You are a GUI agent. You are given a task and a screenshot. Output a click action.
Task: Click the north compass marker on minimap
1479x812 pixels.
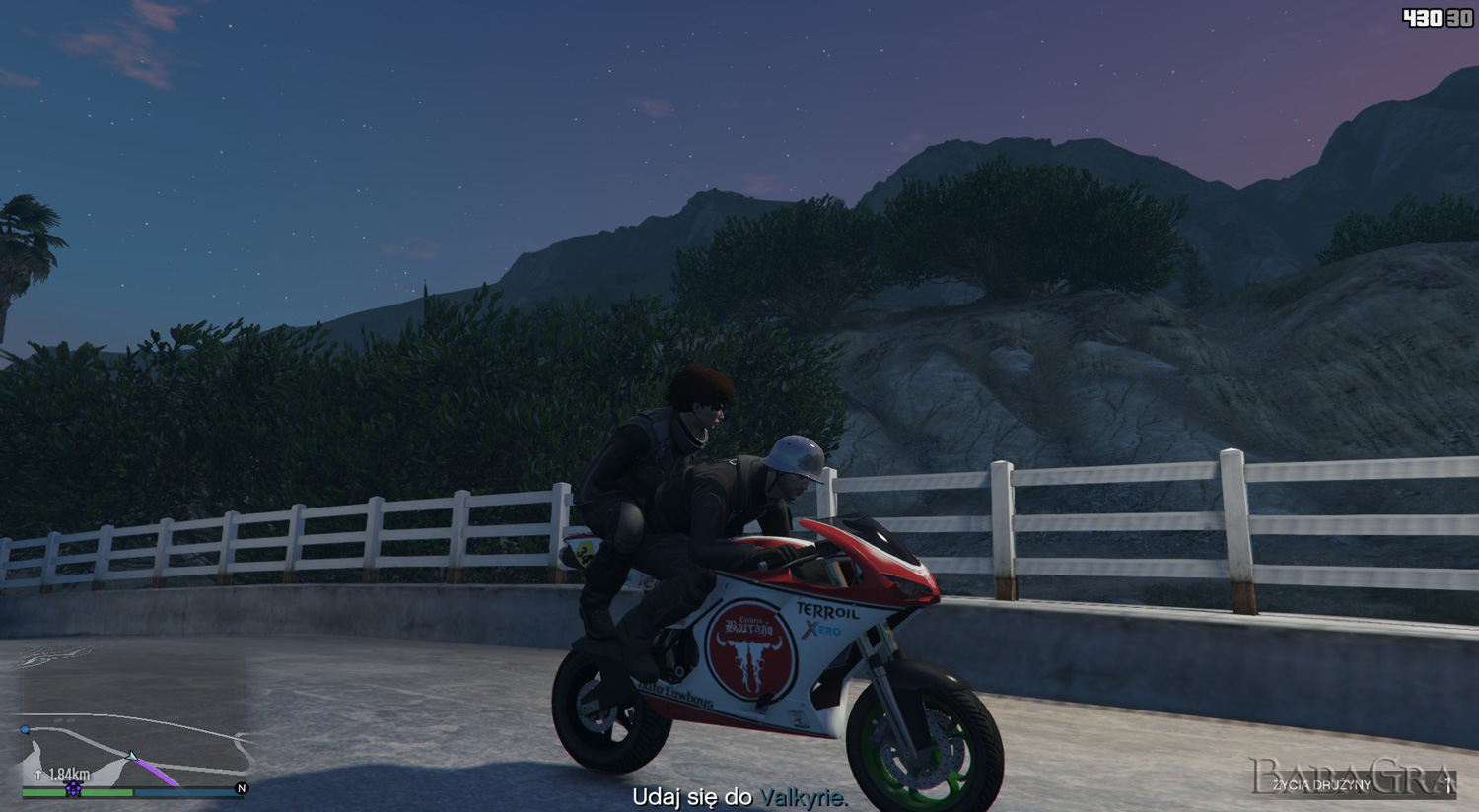tap(242, 788)
